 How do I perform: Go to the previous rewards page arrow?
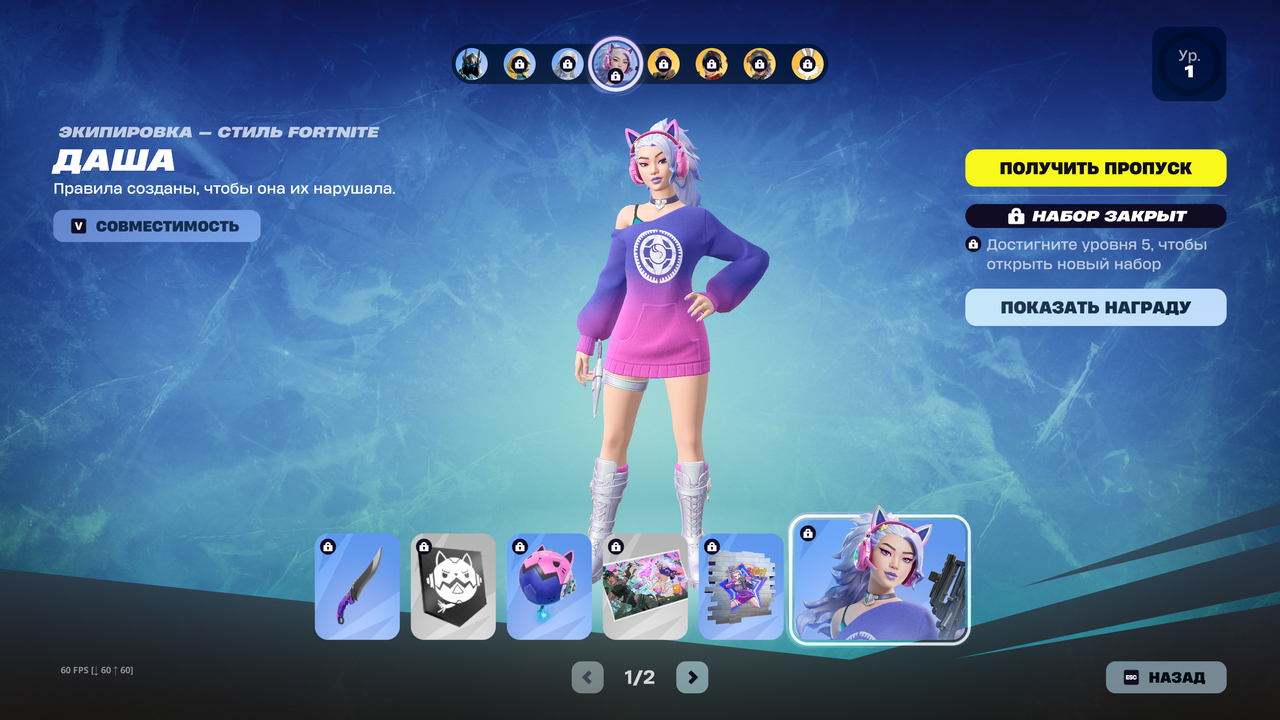(x=587, y=677)
